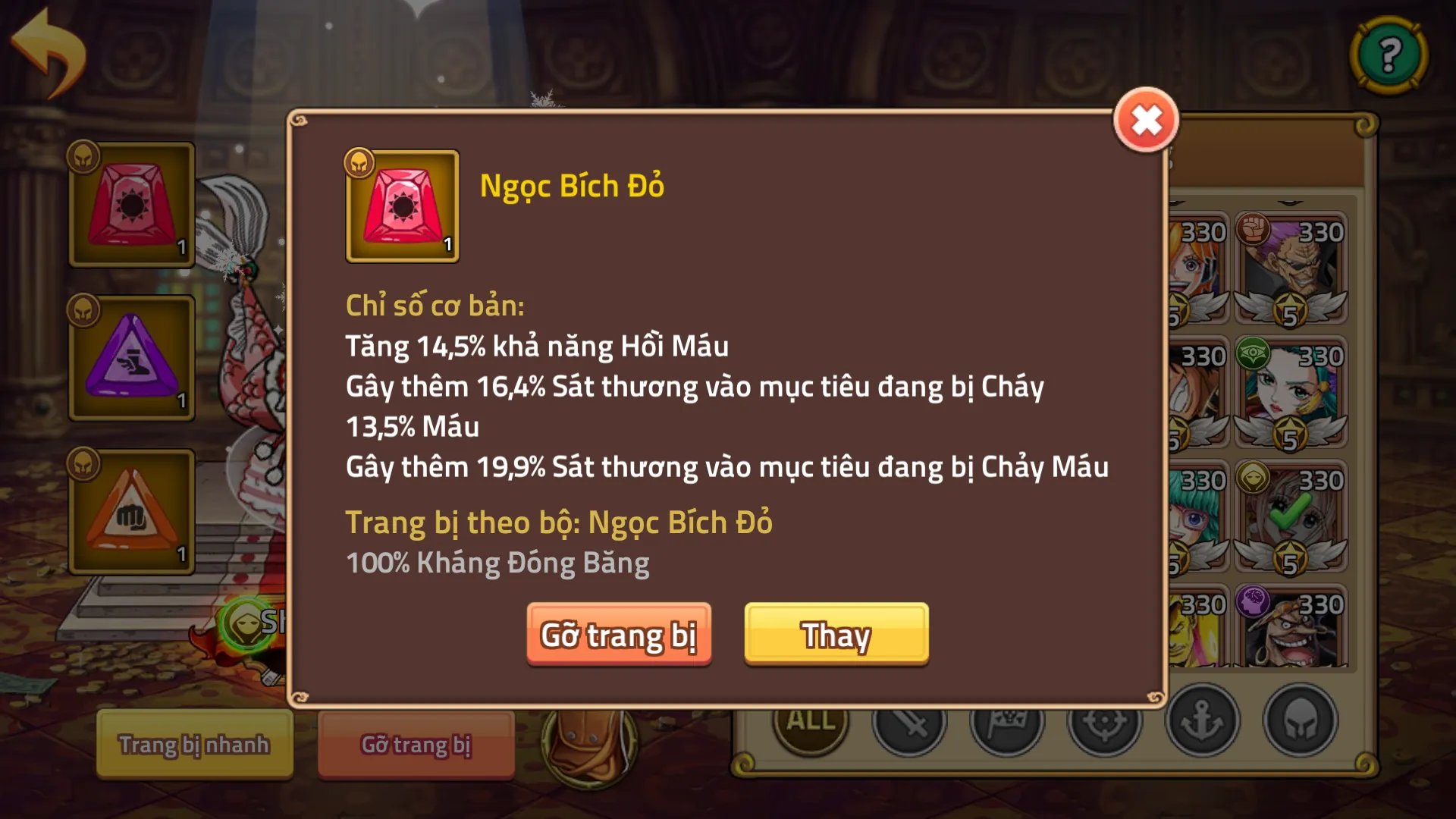Screen dimensions: 1456x819
Task: Select the red gem equipment slot on the left
Action: click(130, 205)
